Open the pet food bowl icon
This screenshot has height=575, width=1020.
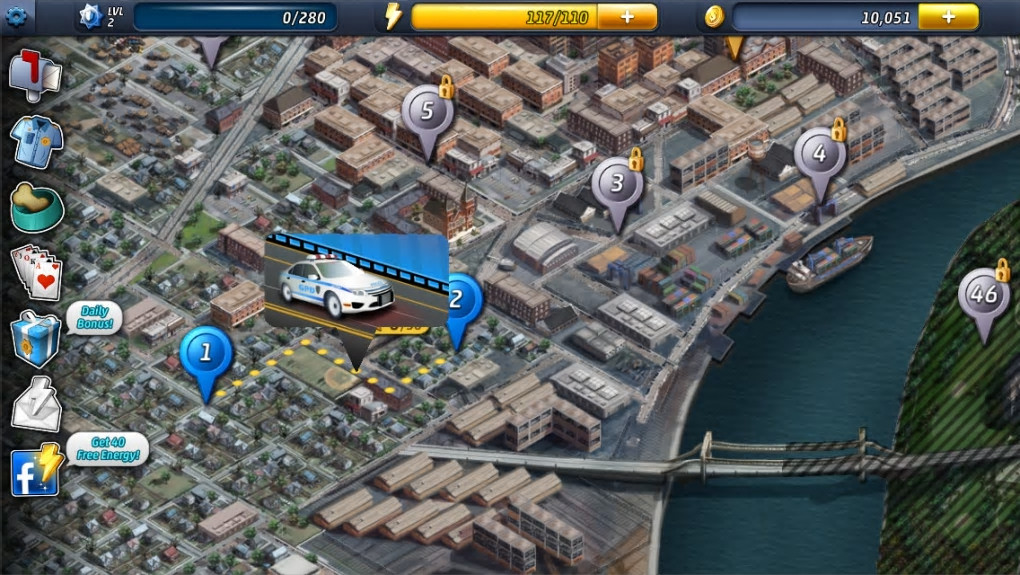(x=36, y=206)
